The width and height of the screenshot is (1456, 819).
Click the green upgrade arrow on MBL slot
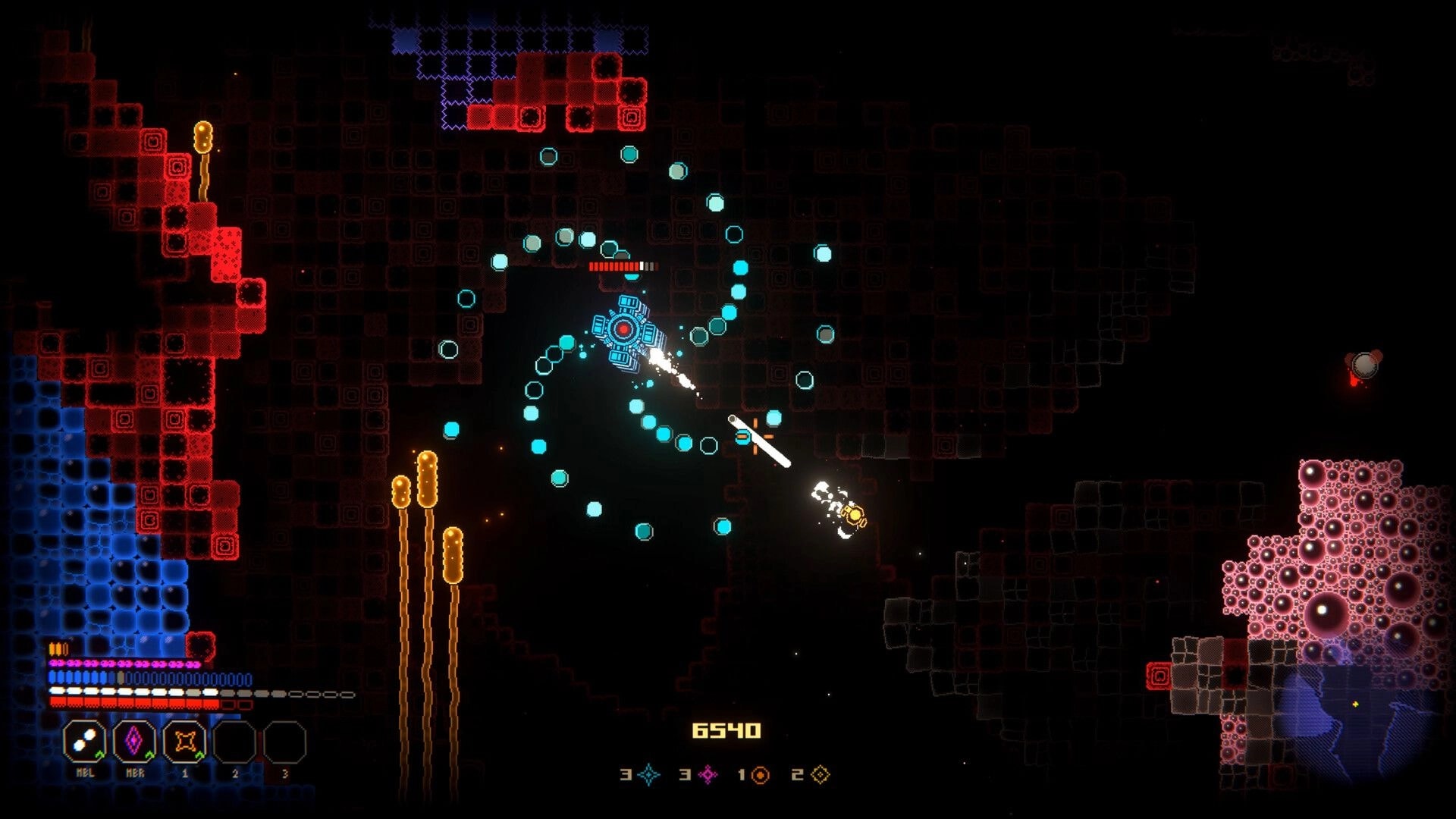click(x=100, y=755)
